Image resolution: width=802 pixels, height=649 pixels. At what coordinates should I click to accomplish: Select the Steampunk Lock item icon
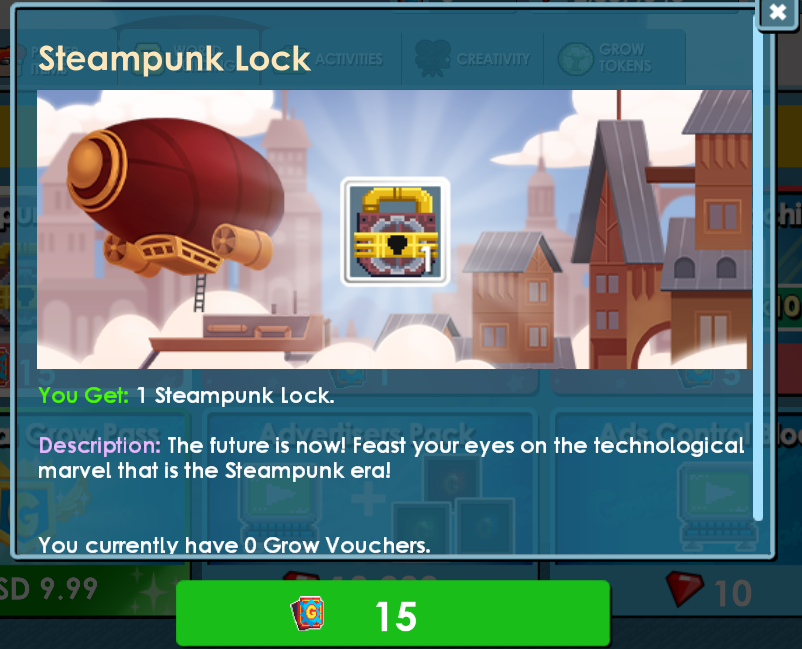click(395, 231)
